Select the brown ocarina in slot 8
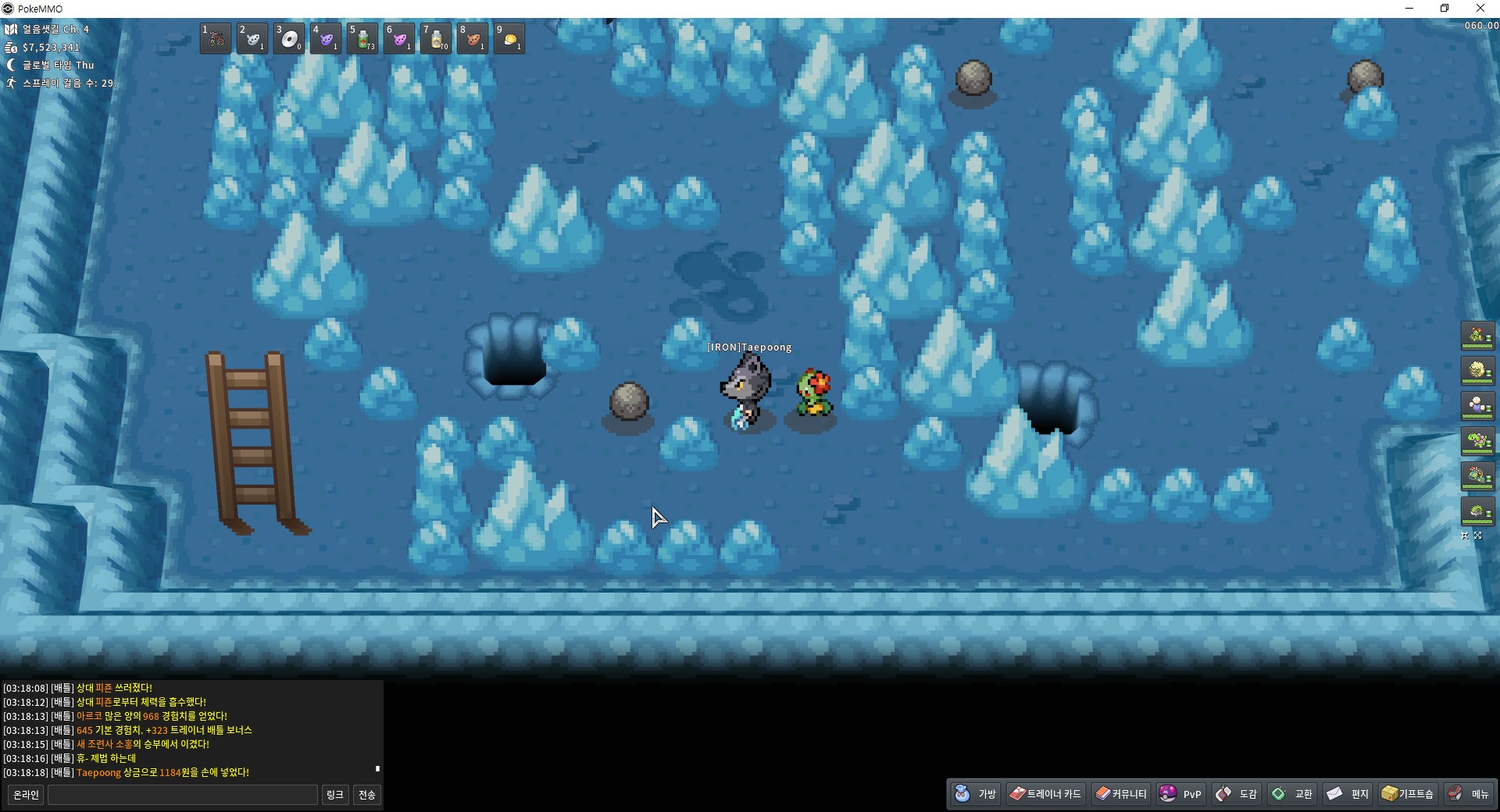The width and height of the screenshot is (1500, 812). click(473, 38)
